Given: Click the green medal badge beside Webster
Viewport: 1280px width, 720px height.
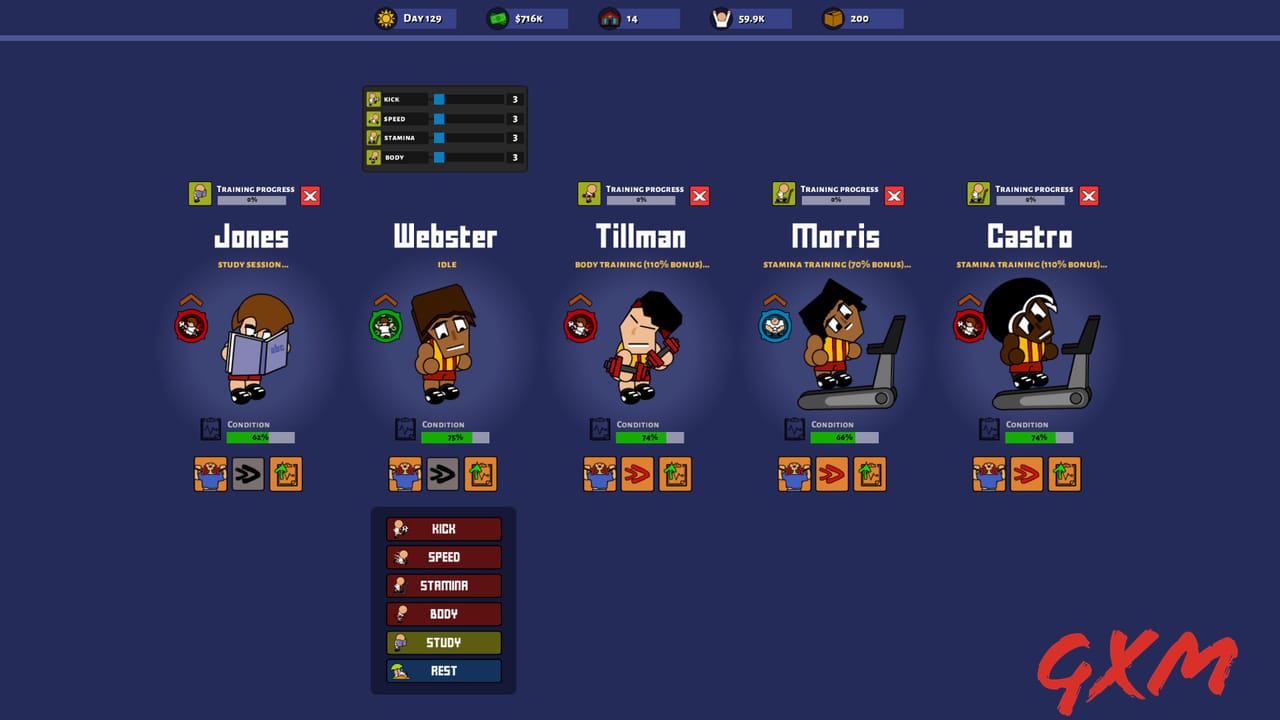Looking at the screenshot, I should (x=386, y=325).
